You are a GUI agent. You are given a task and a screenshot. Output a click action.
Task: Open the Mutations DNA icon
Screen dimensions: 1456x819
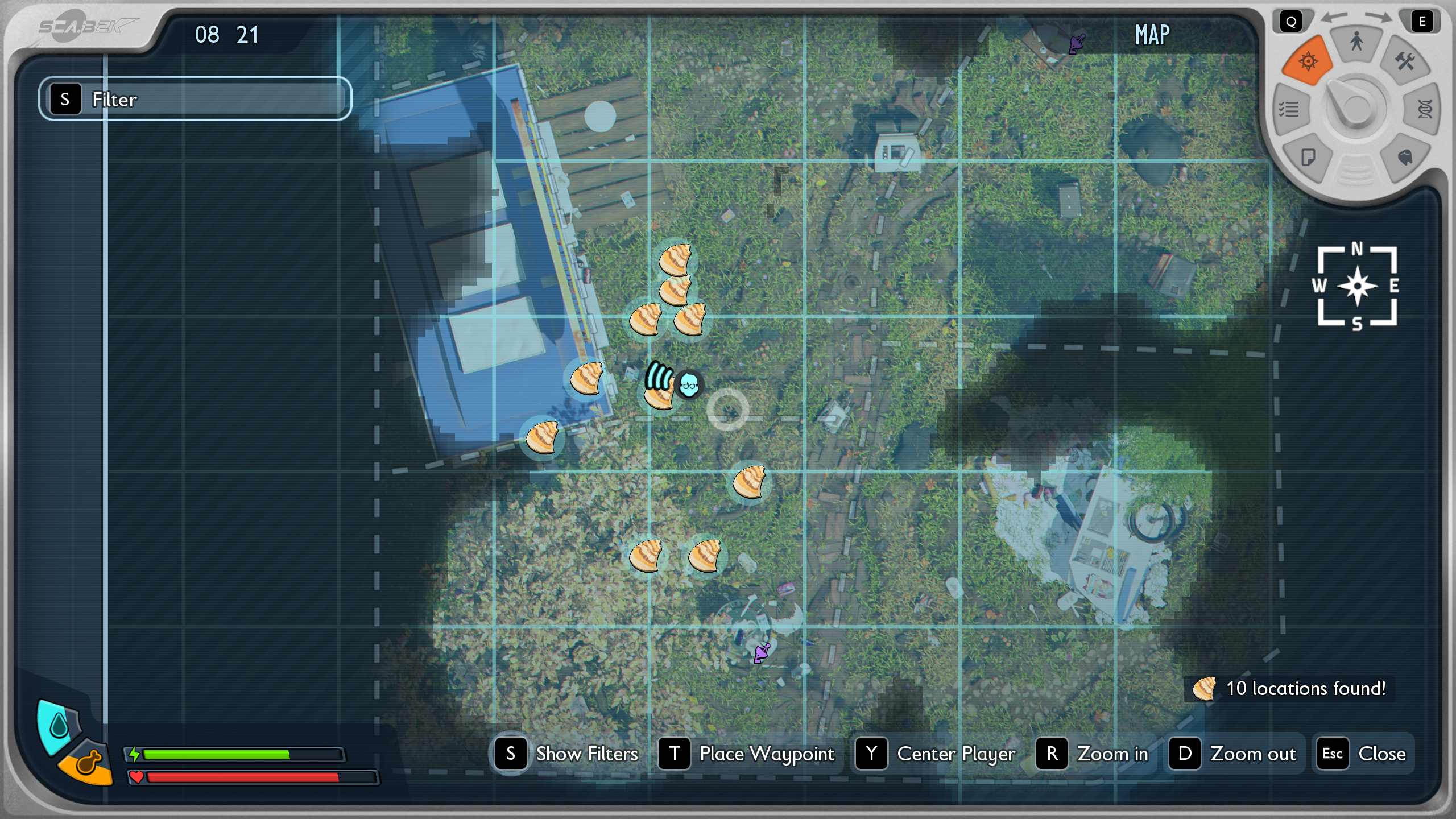click(1424, 110)
